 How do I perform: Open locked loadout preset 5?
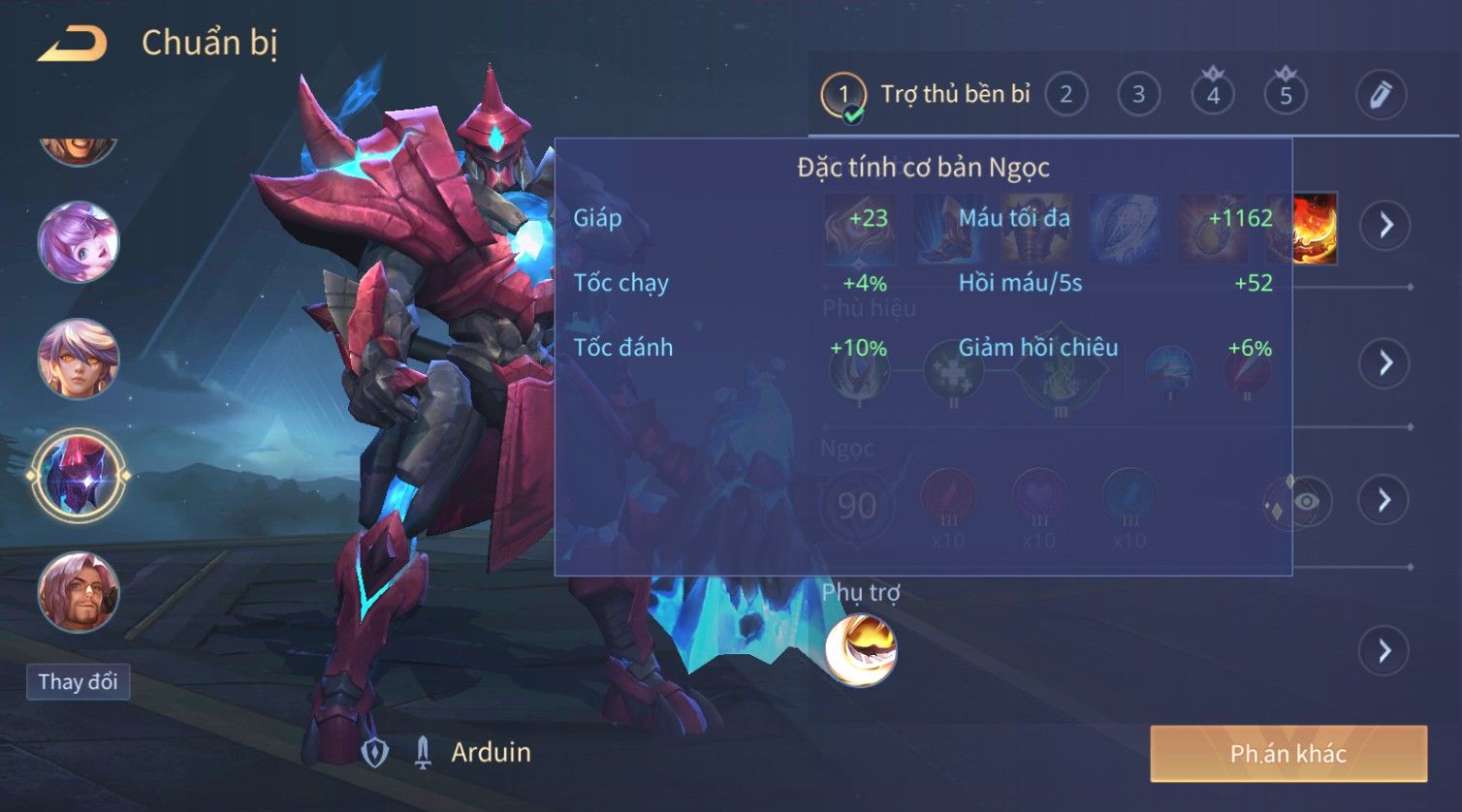click(x=1286, y=95)
